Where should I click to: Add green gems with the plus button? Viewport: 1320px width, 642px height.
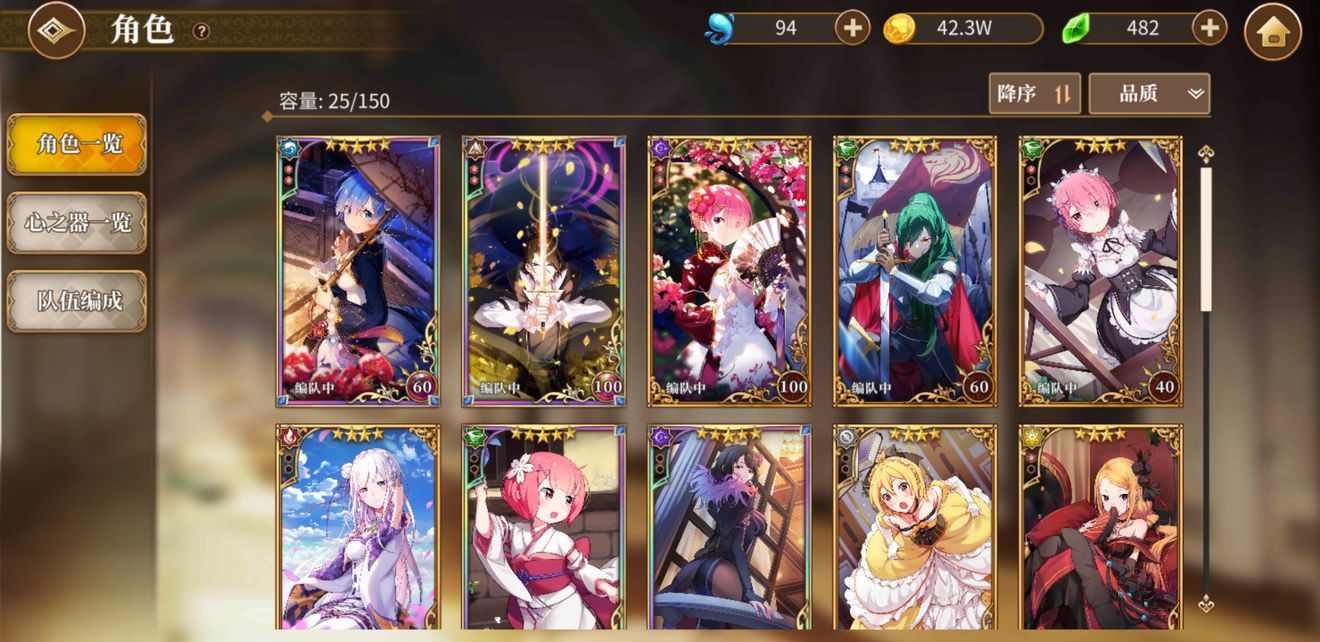point(1209,28)
